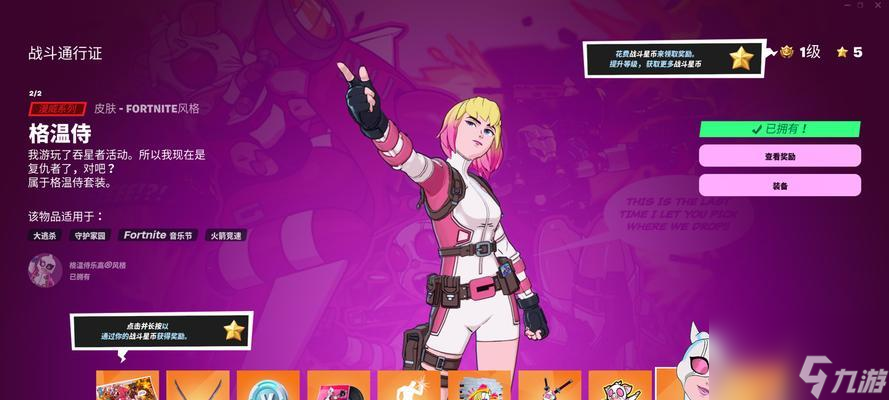Click the 大逃杀 mode tag
Image resolution: width=889 pixels, height=400 pixels.
(x=44, y=236)
